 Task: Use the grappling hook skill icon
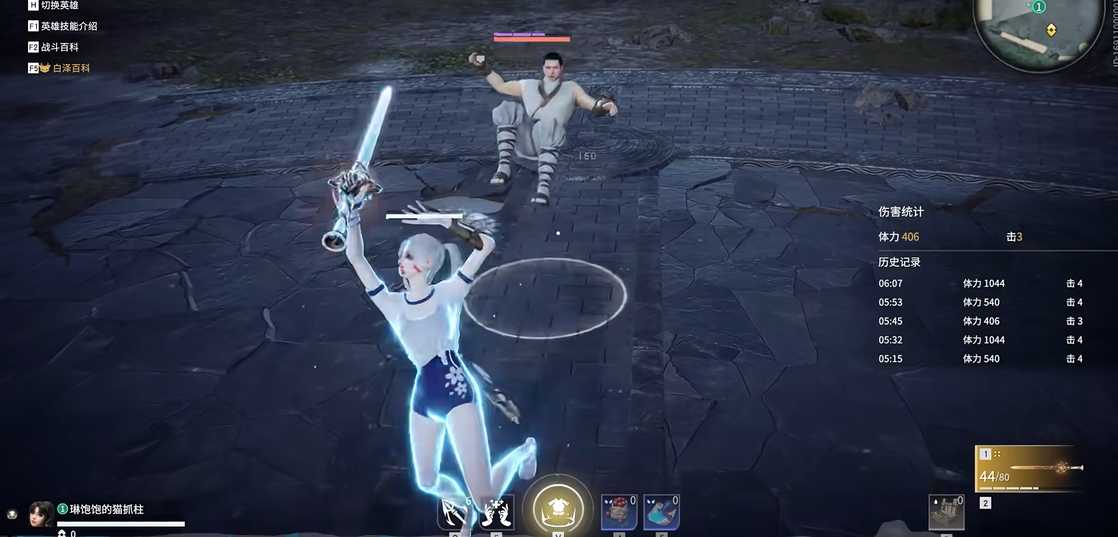453,512
